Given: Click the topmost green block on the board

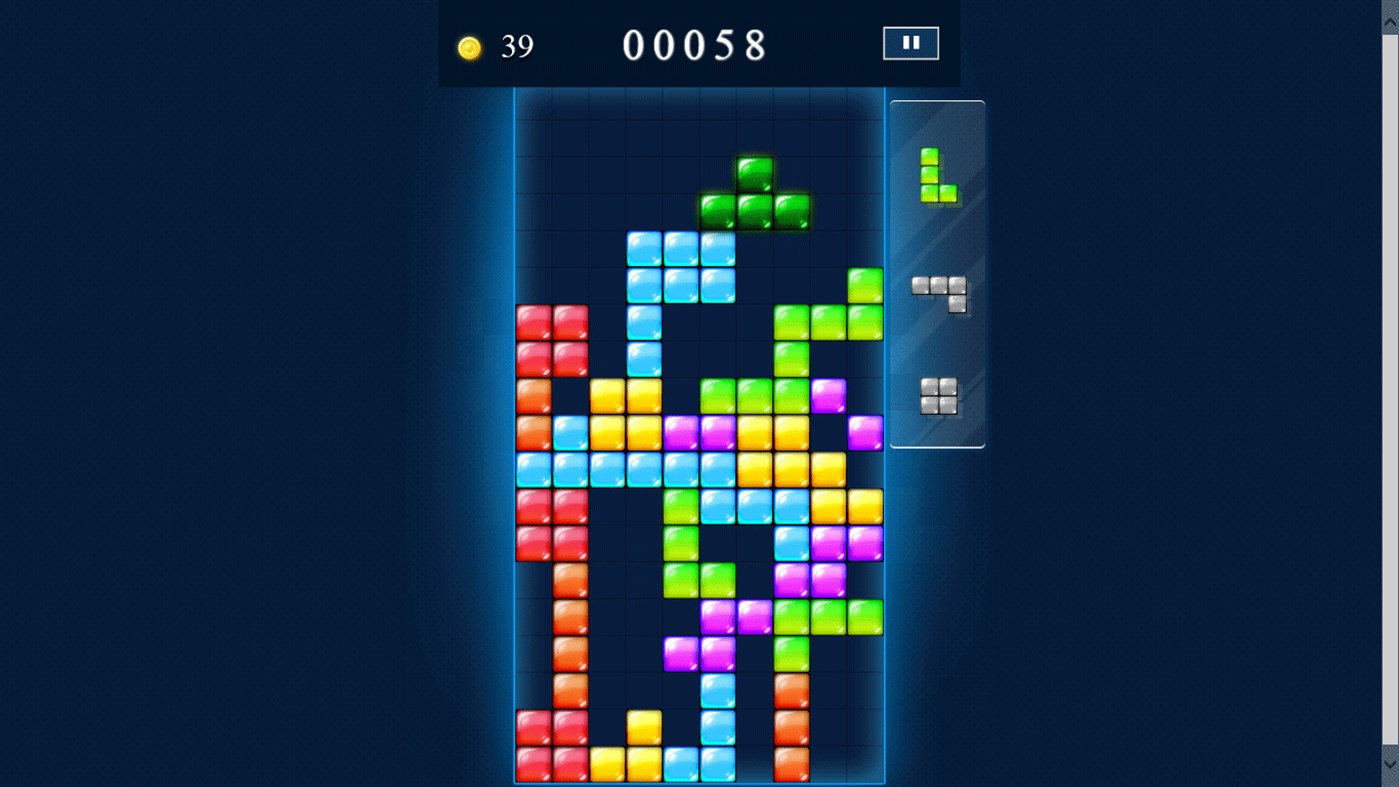Looking at the screenshot, I should click(x=756, y=175).
